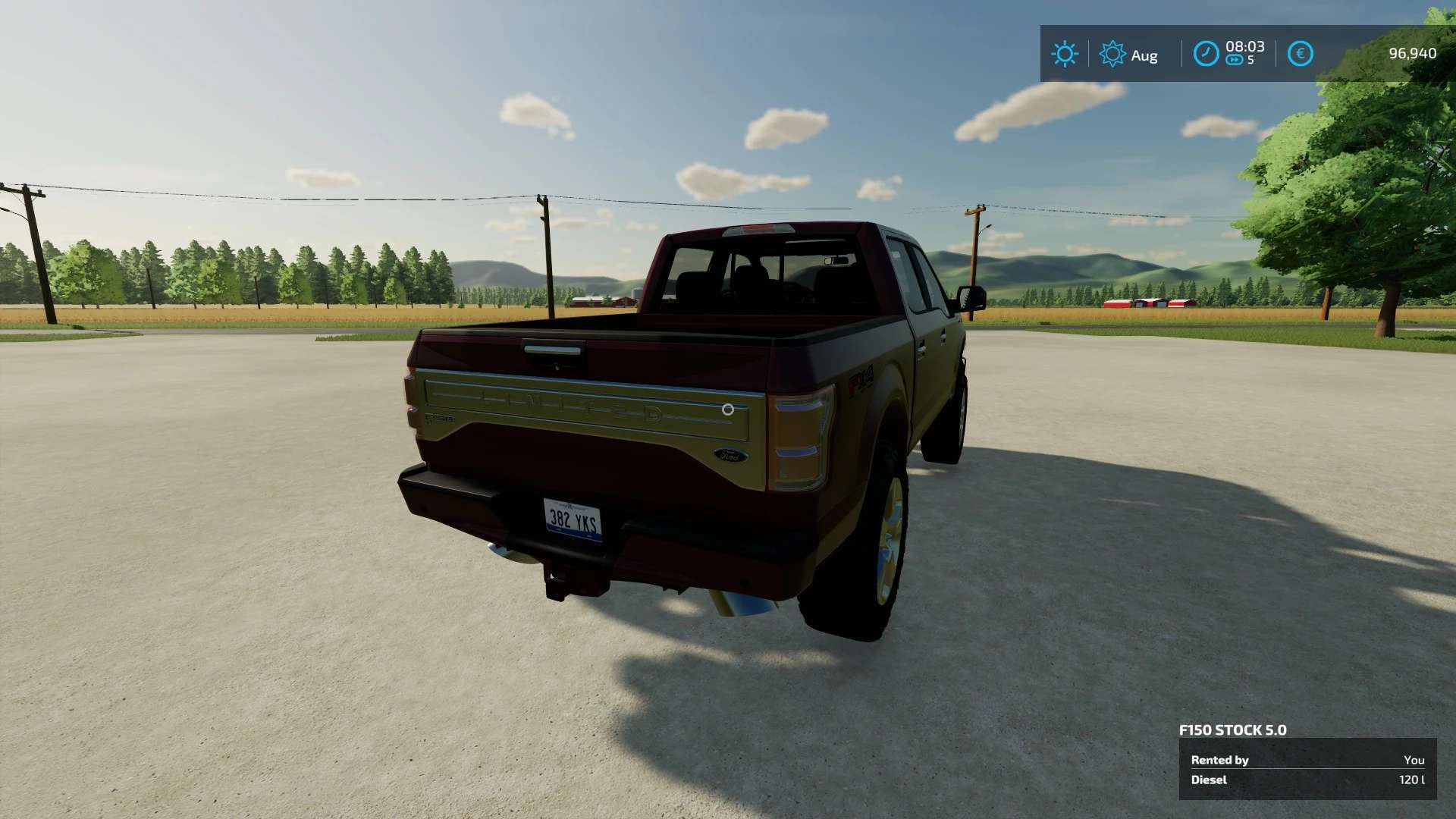Click the game clock icon
The image size is (1456, 819).
[1206, 54]
